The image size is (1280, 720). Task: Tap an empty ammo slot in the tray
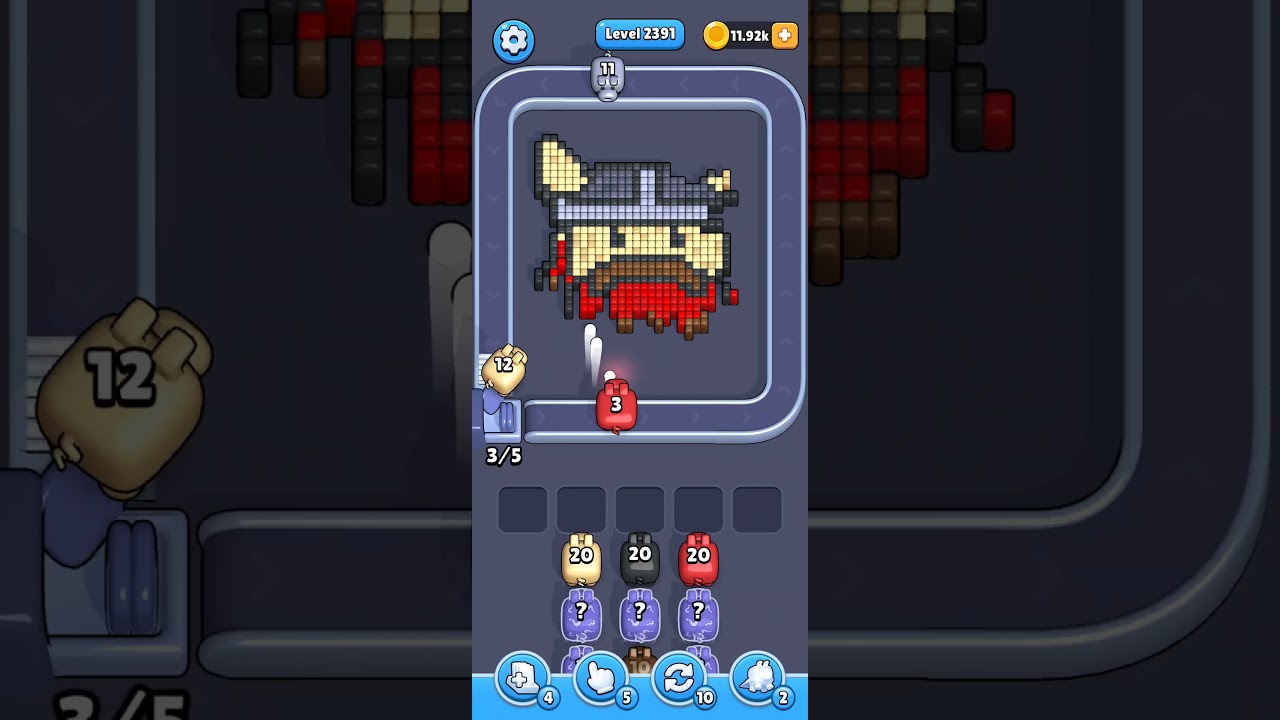tap(521, 508)
